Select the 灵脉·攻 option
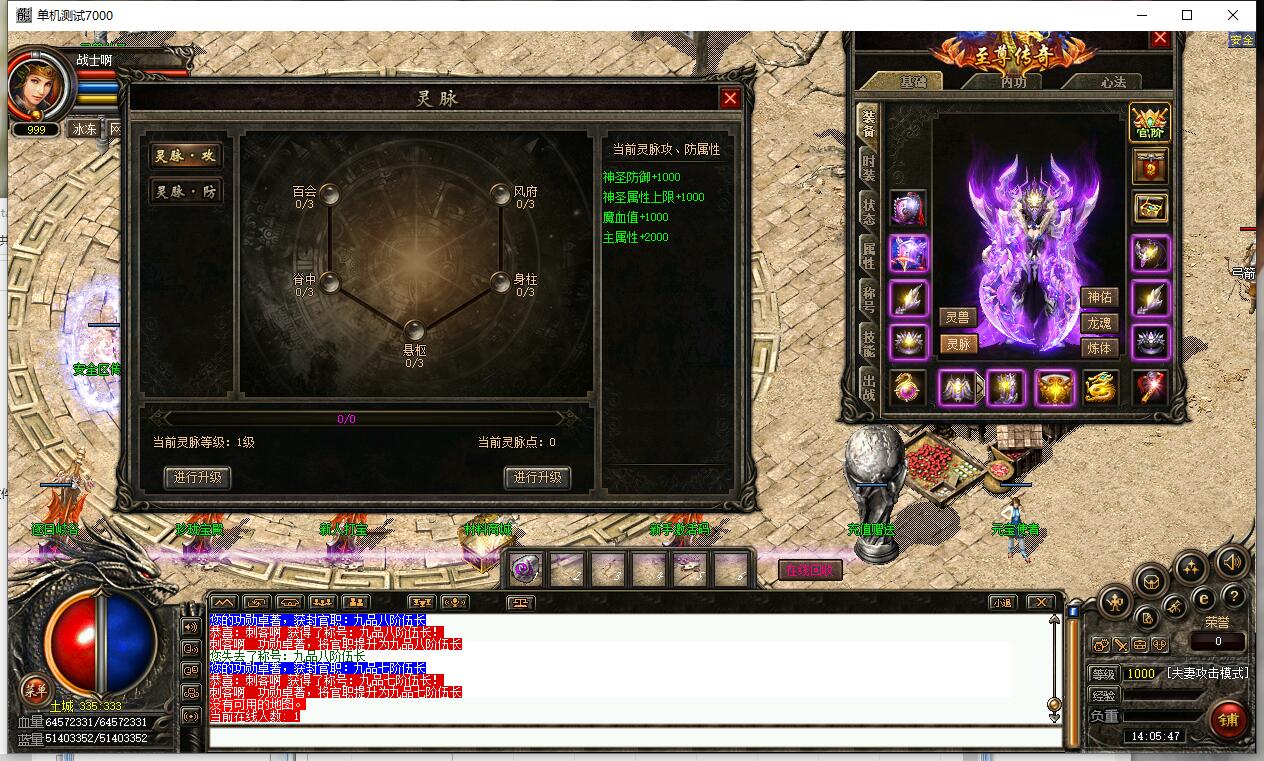Screen dimensions: 1264x761 pyautogui.click(x=185, y=156)
